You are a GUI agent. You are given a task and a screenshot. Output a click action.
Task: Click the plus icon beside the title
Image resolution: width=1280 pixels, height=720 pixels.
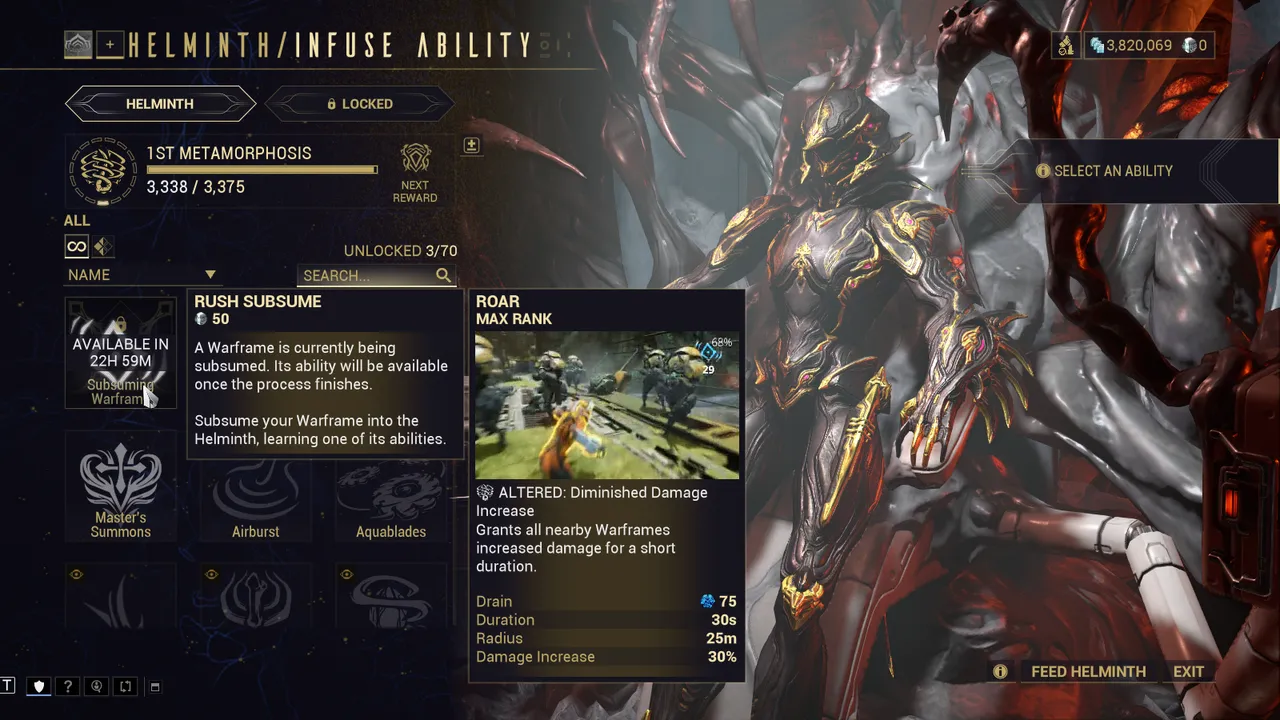point(110,44)
